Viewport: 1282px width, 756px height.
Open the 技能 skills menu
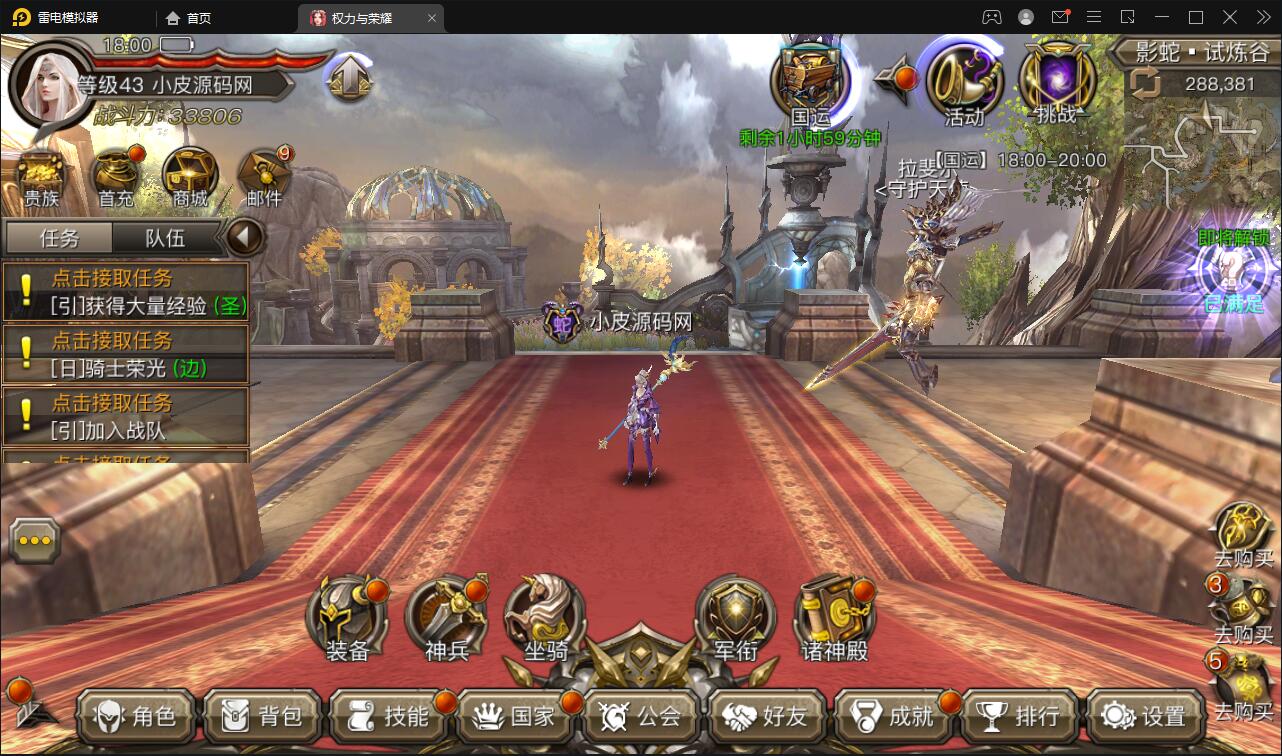pyautogui.click(x=389, y=715)
